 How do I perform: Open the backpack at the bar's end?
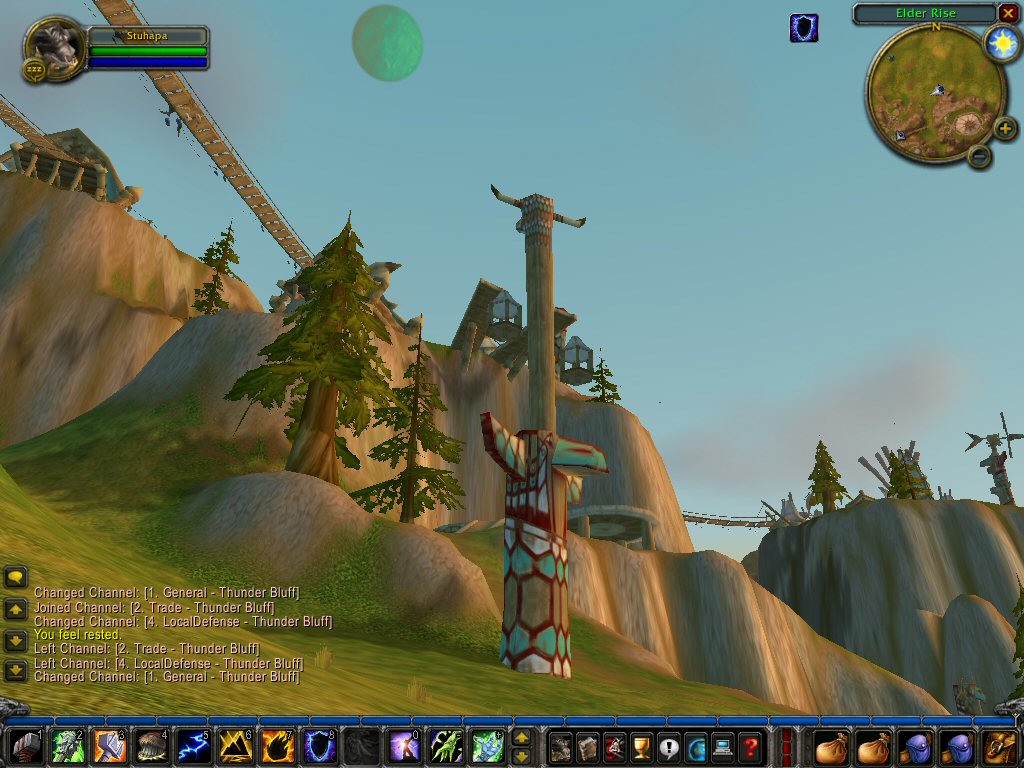tap(1001, 747)
